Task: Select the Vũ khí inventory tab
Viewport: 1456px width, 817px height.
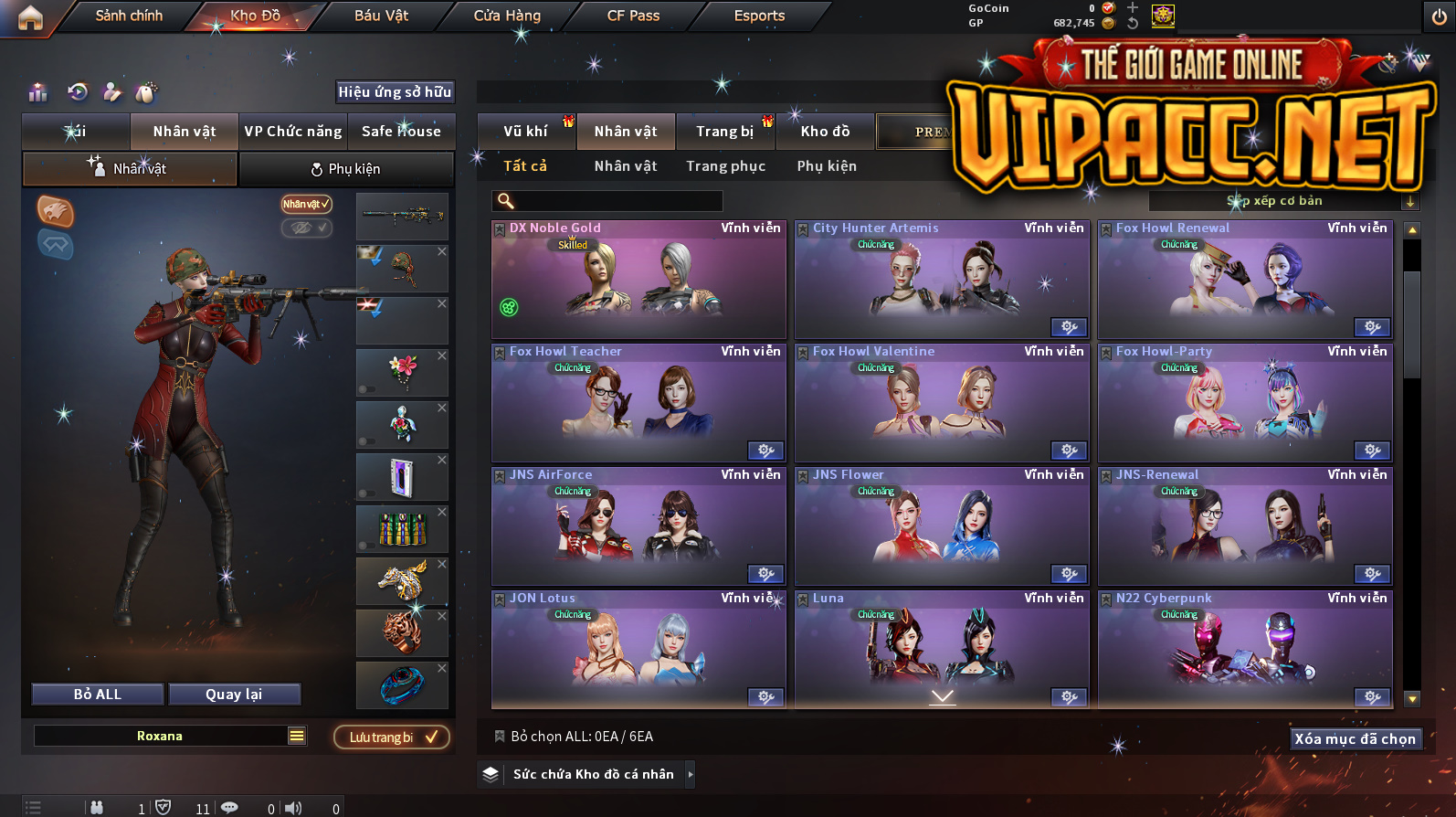Action: [x=525, y=132]
